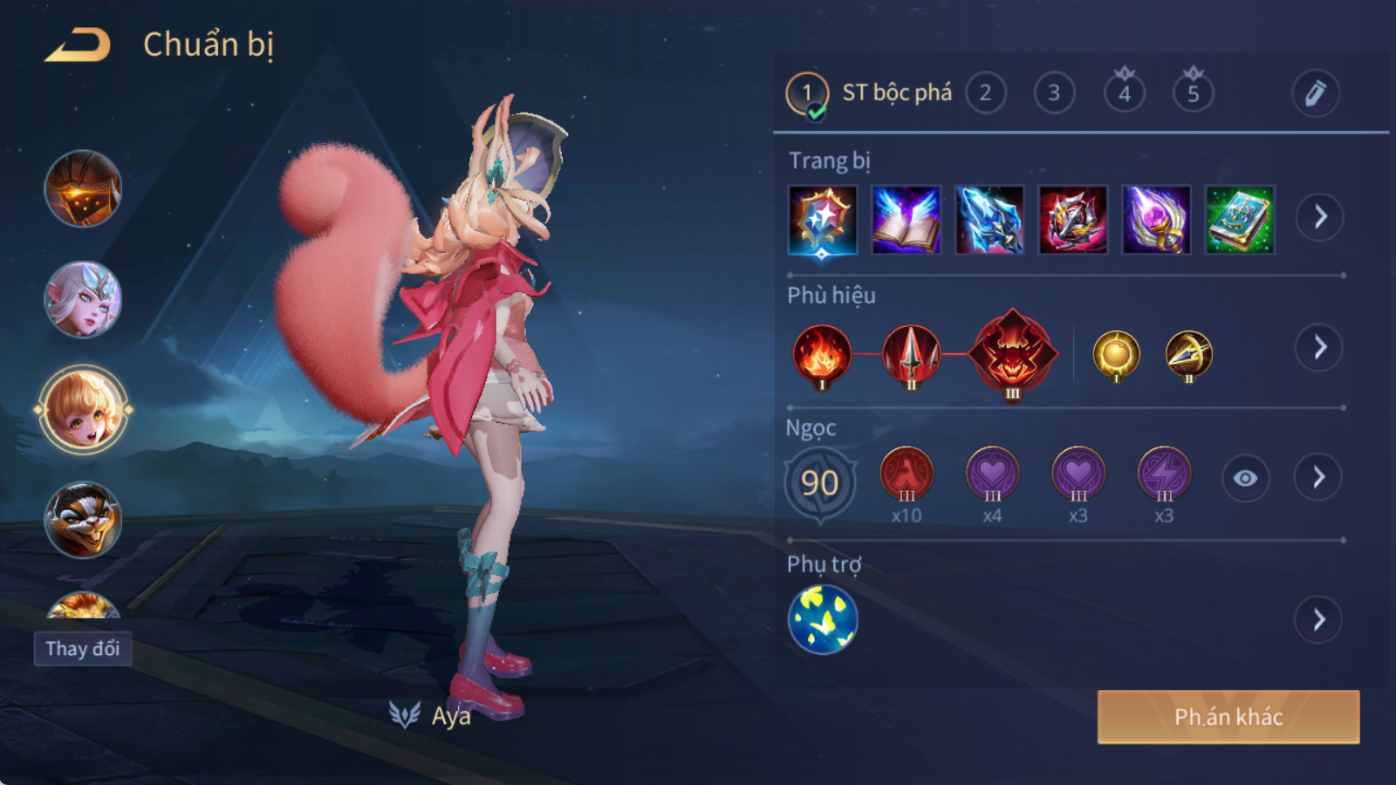The width and height of the screenshot is (1396, 785).
Task: Click the Ph.án khác button
Action: [x=1228, y=717]
